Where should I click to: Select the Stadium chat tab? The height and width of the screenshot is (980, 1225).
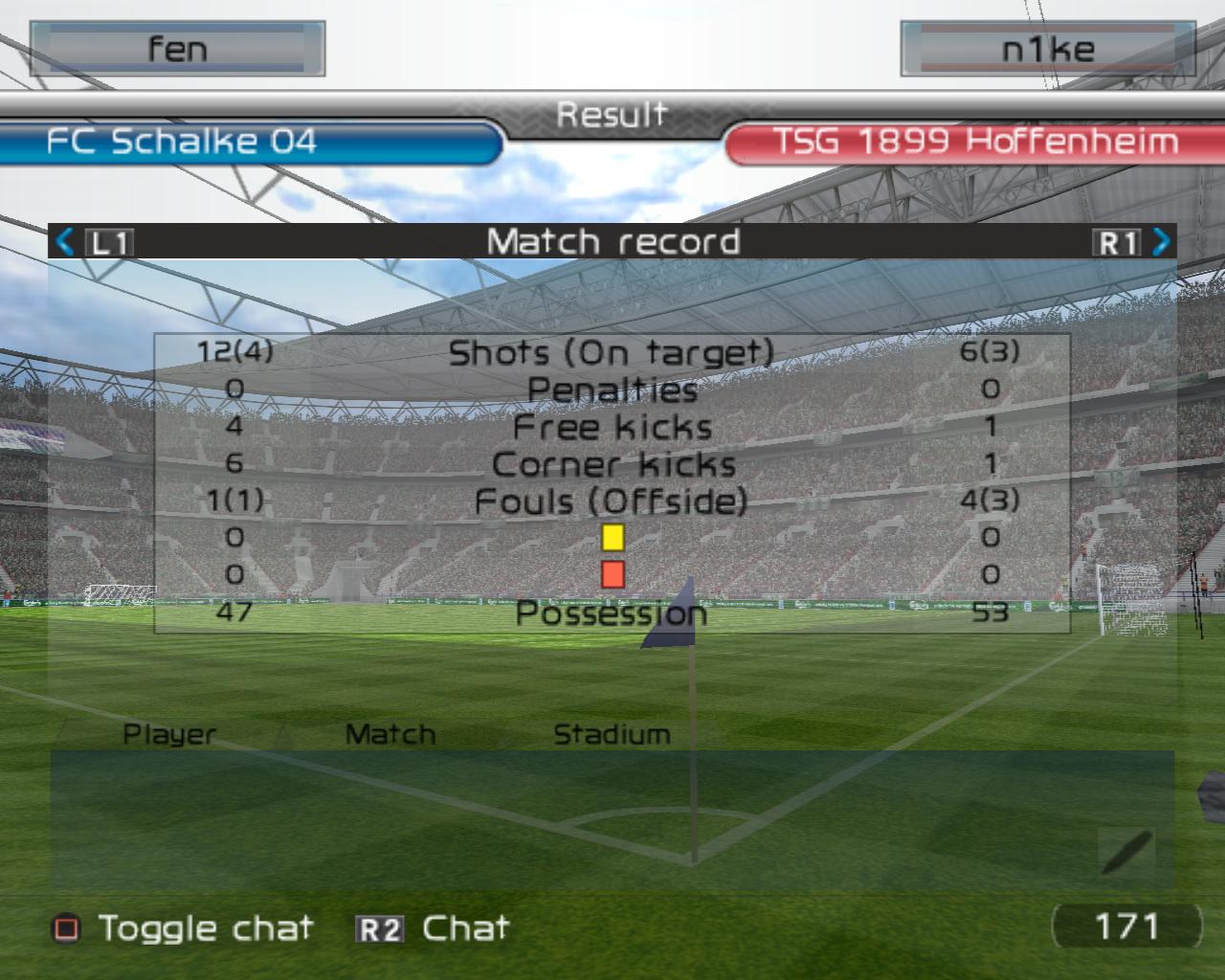(x=612, y=734)
